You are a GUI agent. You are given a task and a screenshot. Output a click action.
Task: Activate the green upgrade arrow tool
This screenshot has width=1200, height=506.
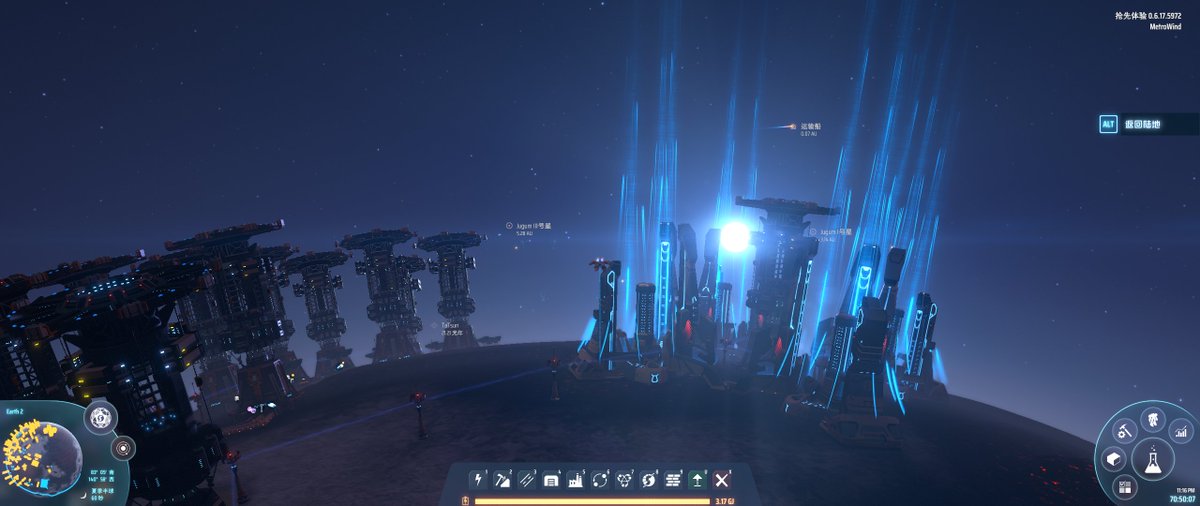point(697,480)
